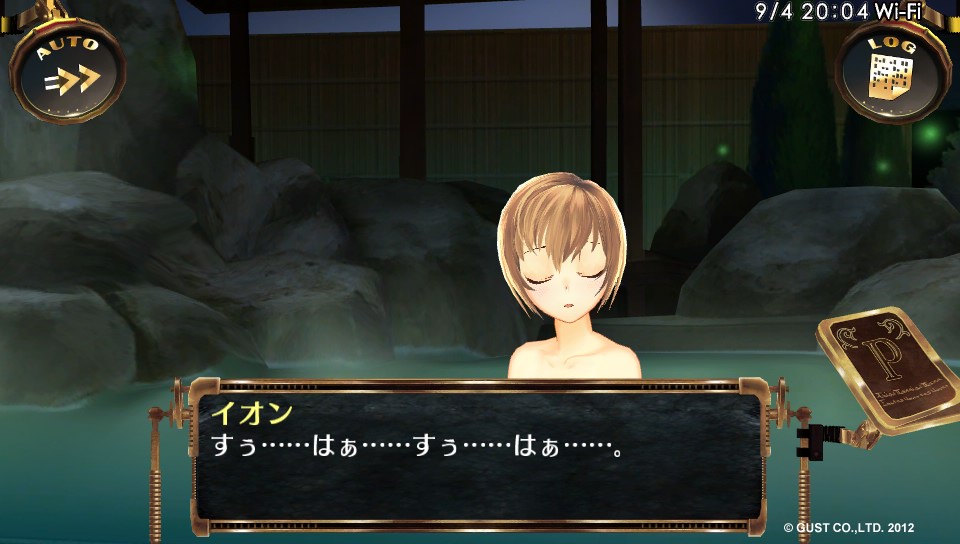Screen dimensions: 960x544
Task: Advance Ion's dialogue text box
Action: pyautogui.click(x=478, y=455)
